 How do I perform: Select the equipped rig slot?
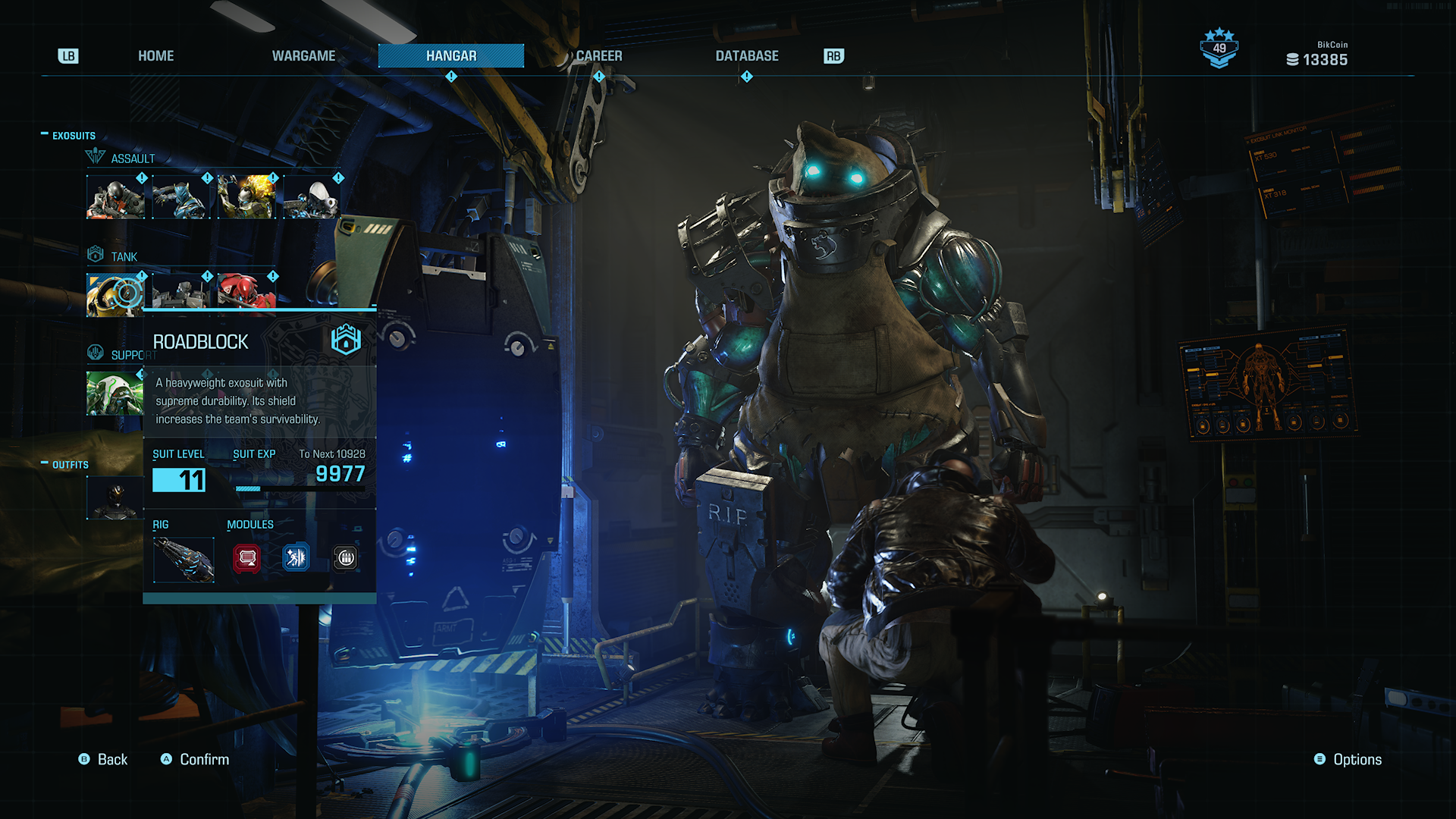[x=184, y=560]
